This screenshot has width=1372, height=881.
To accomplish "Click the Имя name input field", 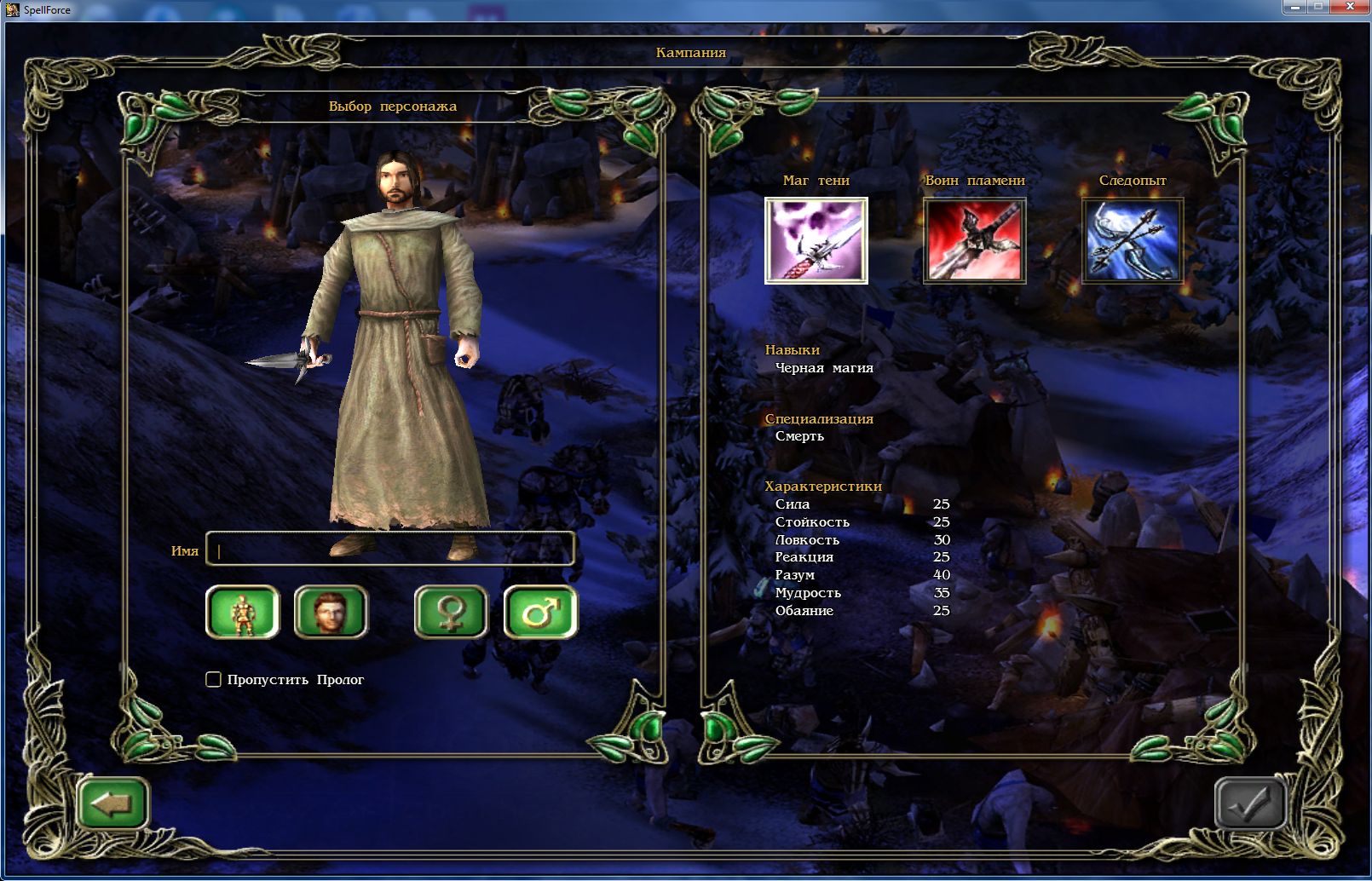I will pos(391,550).
